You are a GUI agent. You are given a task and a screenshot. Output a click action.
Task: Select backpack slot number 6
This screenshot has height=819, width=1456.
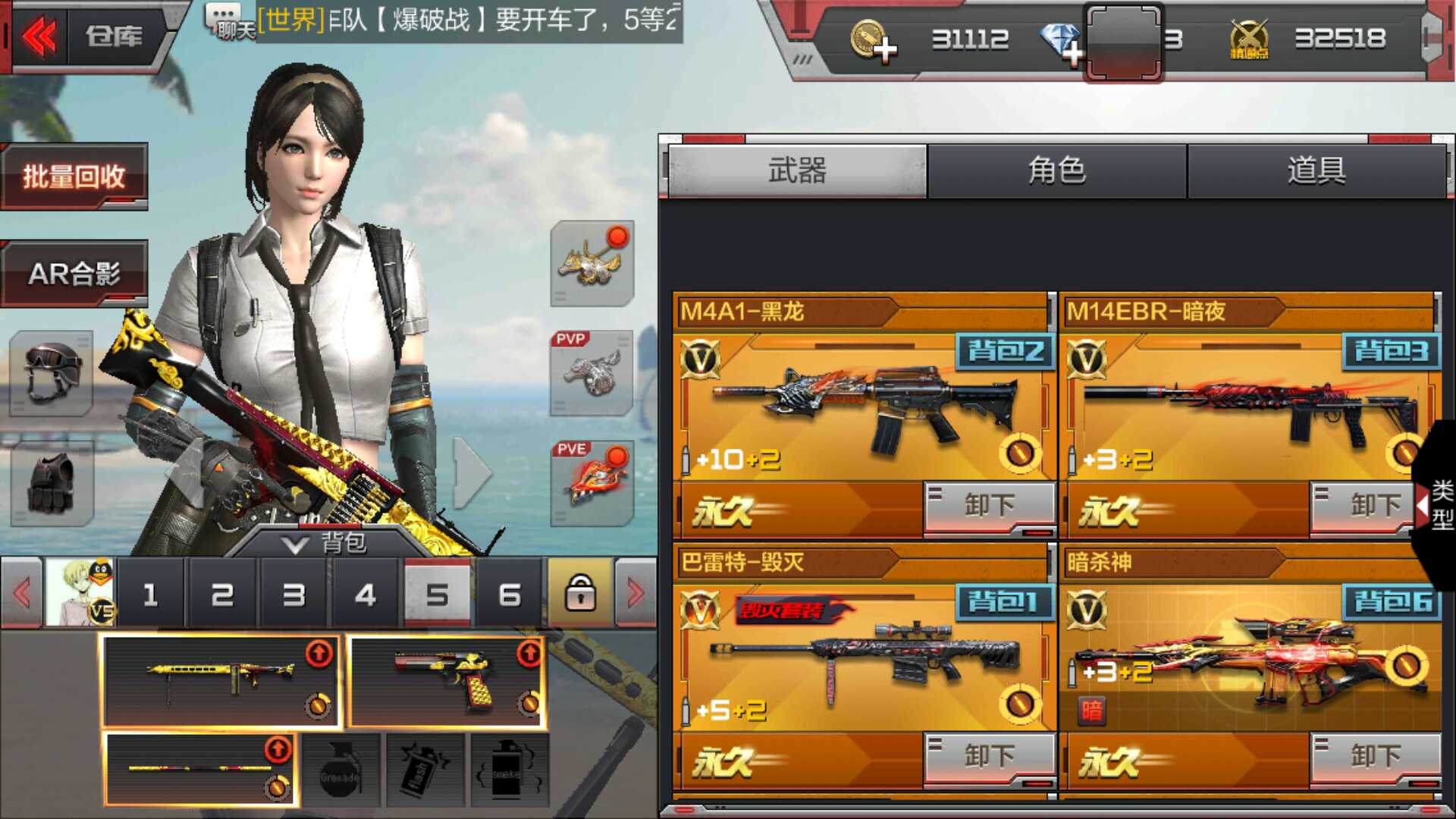[x=510, y=595]
